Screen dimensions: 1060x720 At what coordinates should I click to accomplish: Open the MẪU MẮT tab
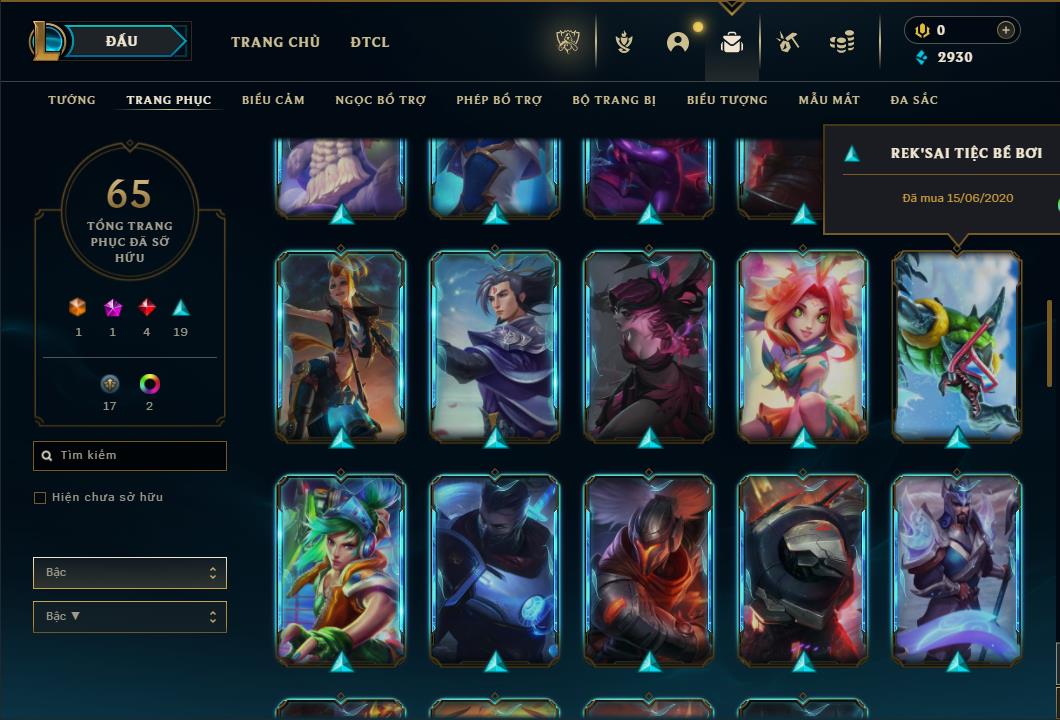pos(829,100)
